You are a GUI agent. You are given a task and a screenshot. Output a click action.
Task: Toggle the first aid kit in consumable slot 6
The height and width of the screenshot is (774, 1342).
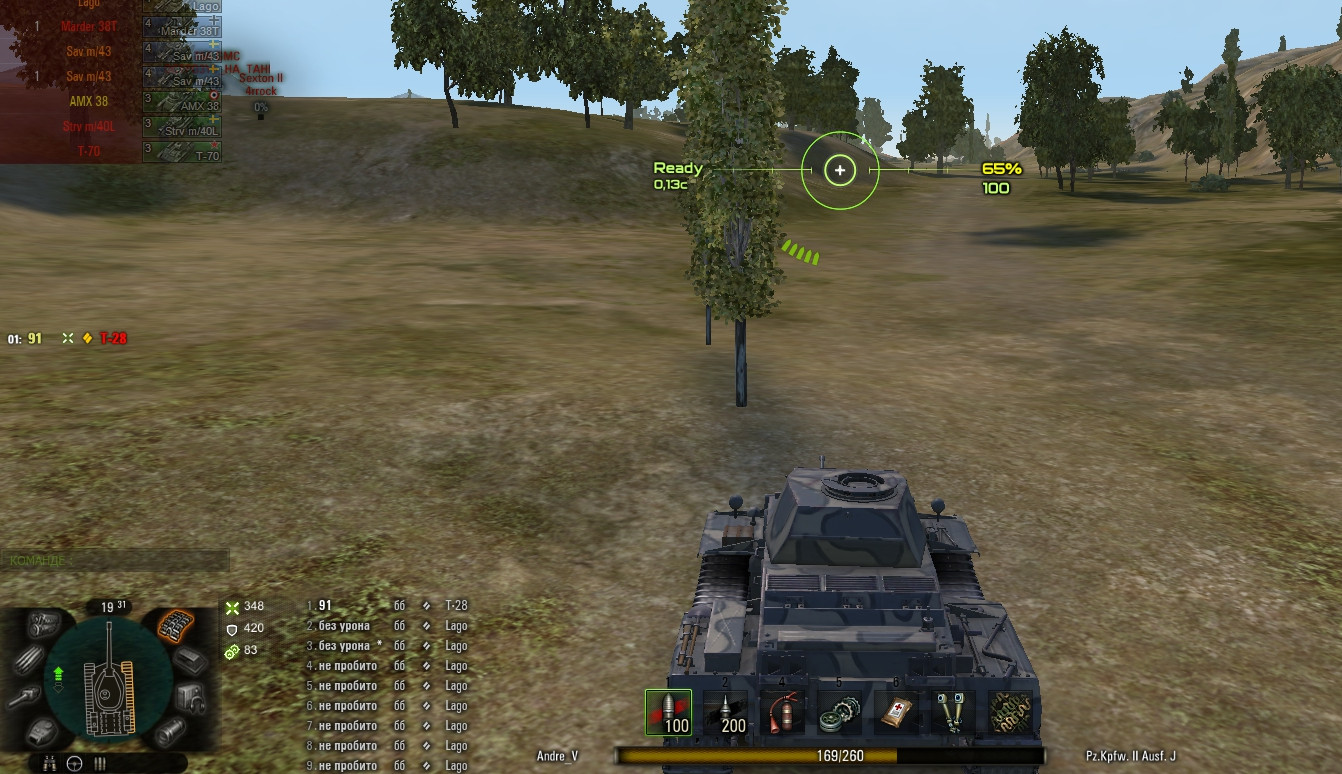coord(898,711)
